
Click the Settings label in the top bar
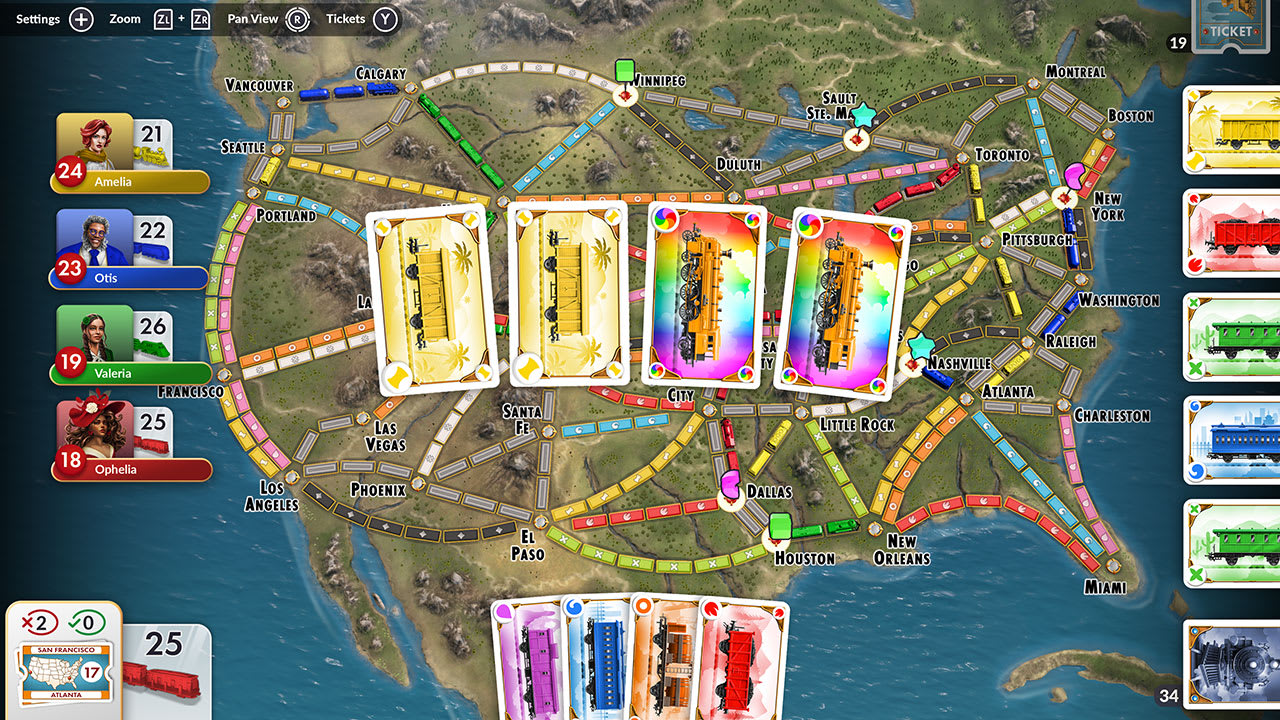[36, 18]
